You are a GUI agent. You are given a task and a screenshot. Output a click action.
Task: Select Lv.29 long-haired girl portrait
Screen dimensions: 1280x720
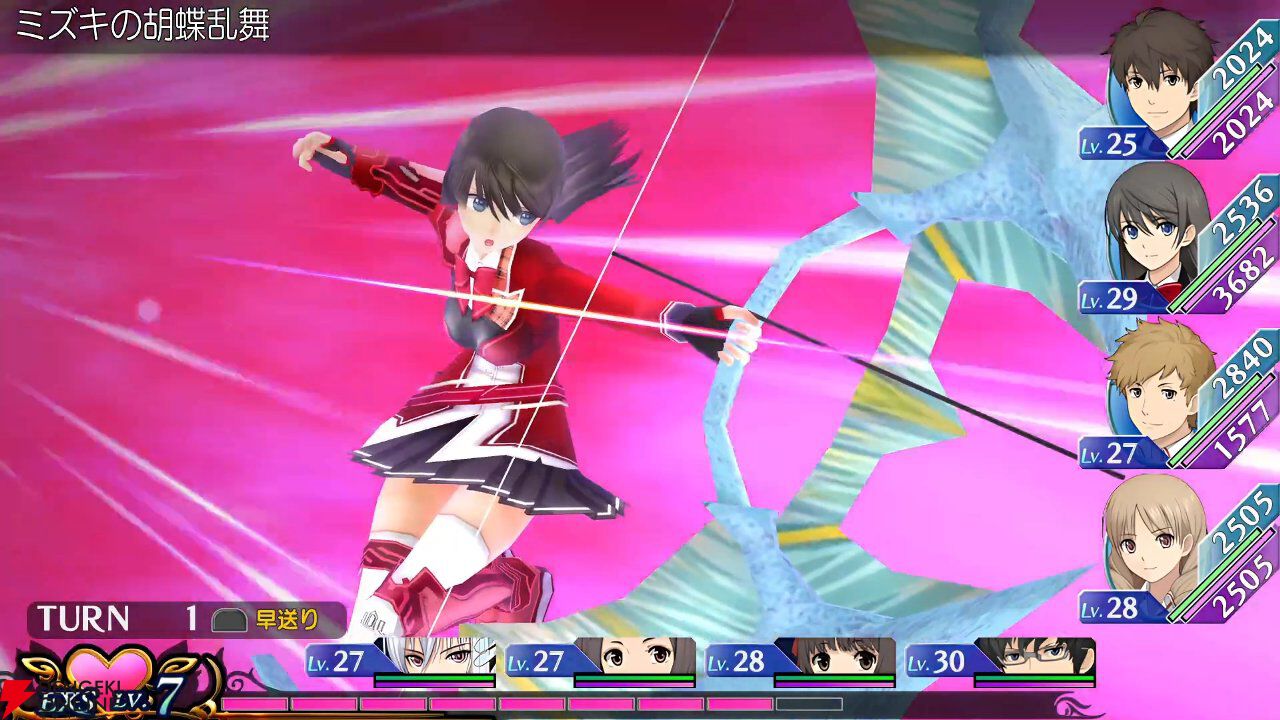tap(1150, 235)
